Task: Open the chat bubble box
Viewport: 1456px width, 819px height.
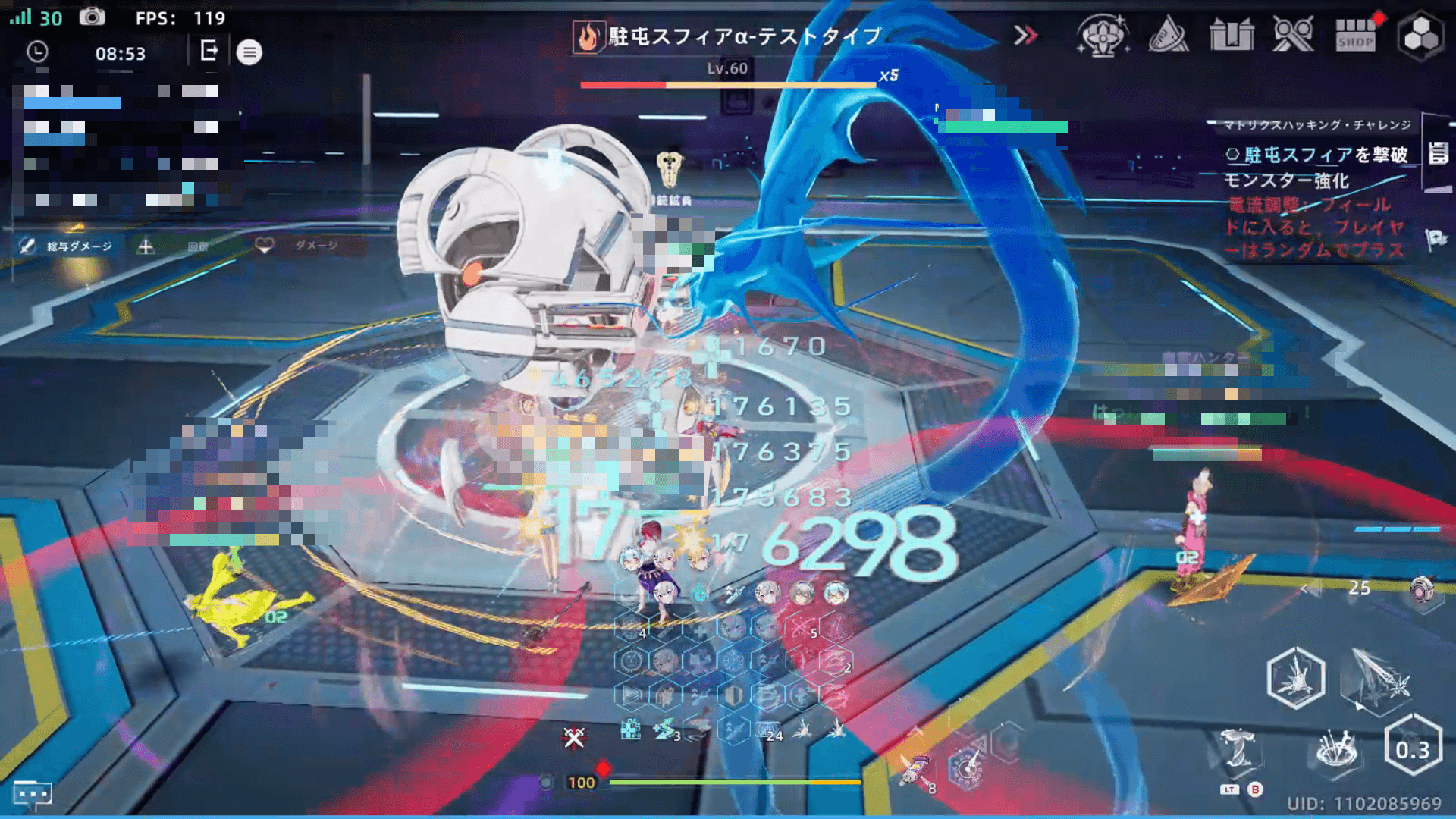Action: tap(32, 794)
